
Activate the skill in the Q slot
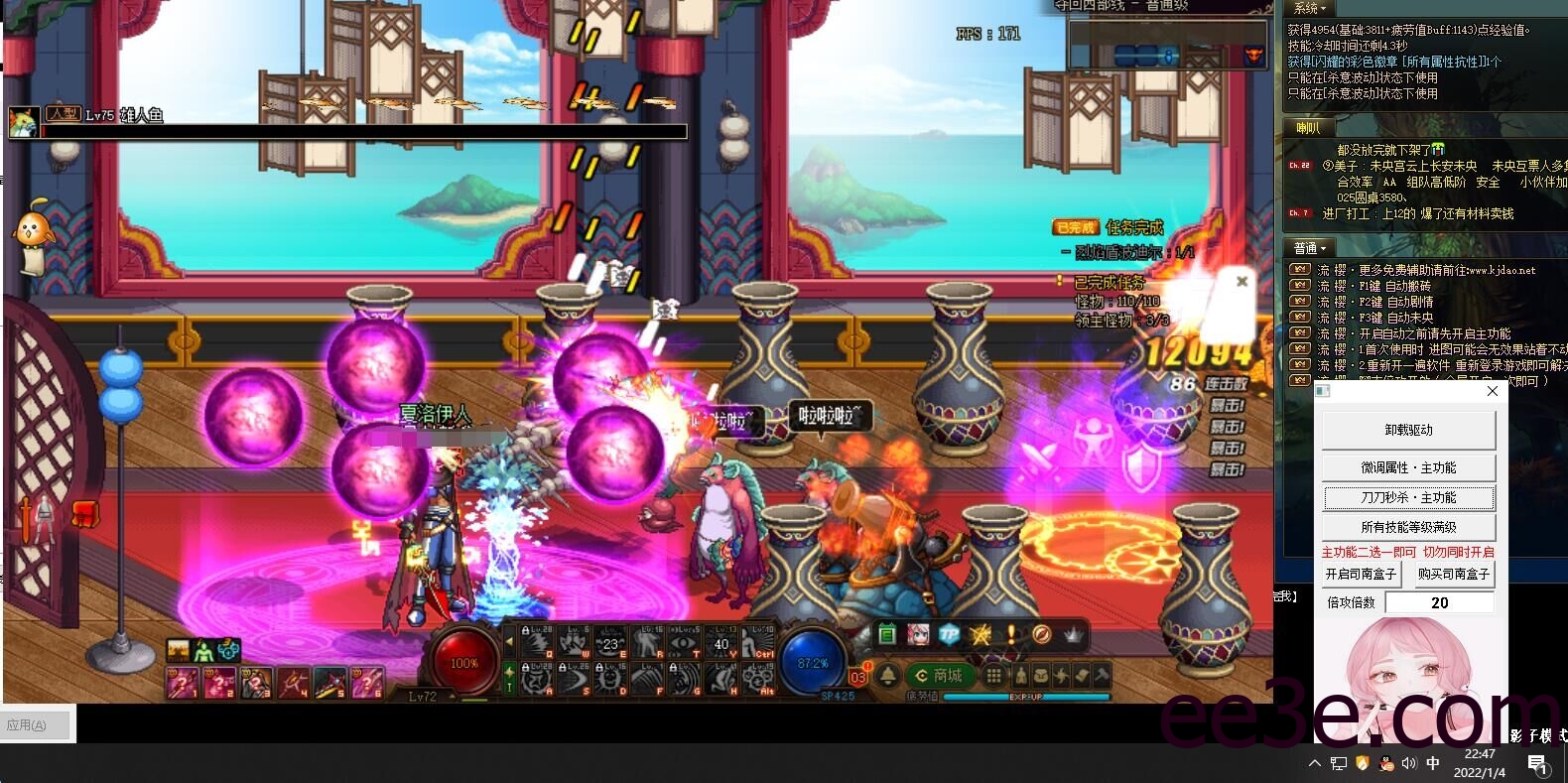coord(537,642)
